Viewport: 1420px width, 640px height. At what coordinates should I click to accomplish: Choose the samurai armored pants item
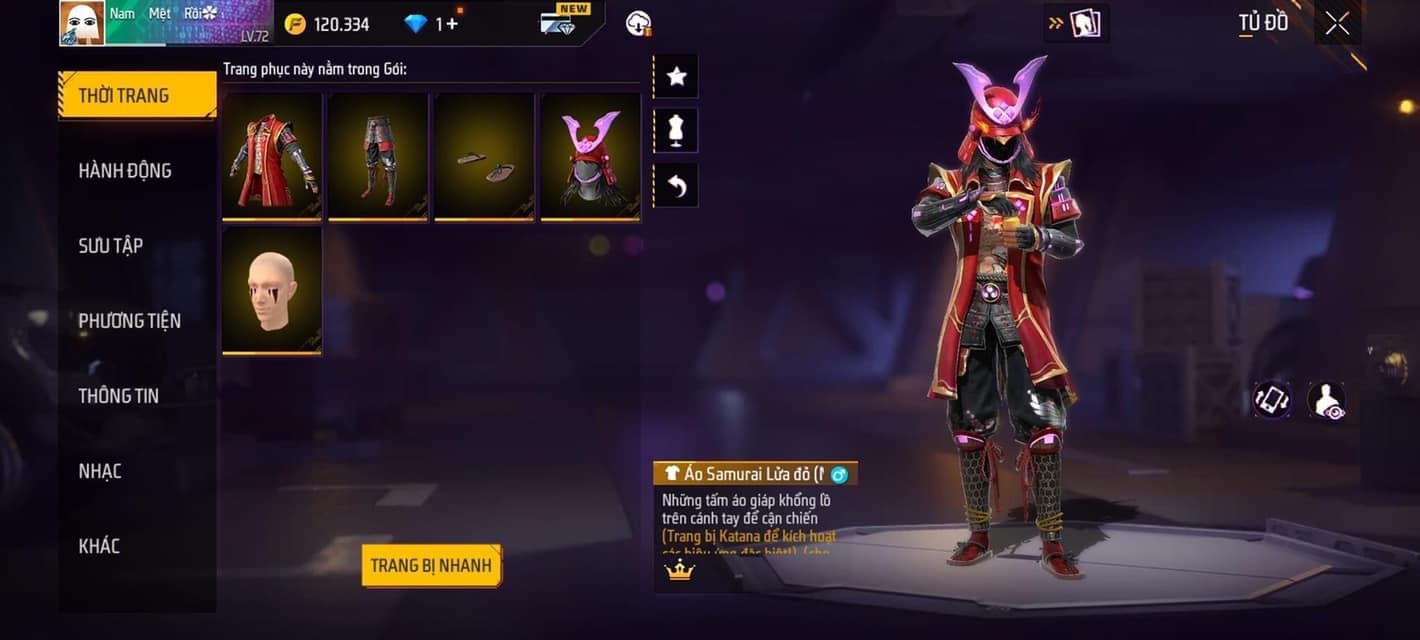click(378, 156)
